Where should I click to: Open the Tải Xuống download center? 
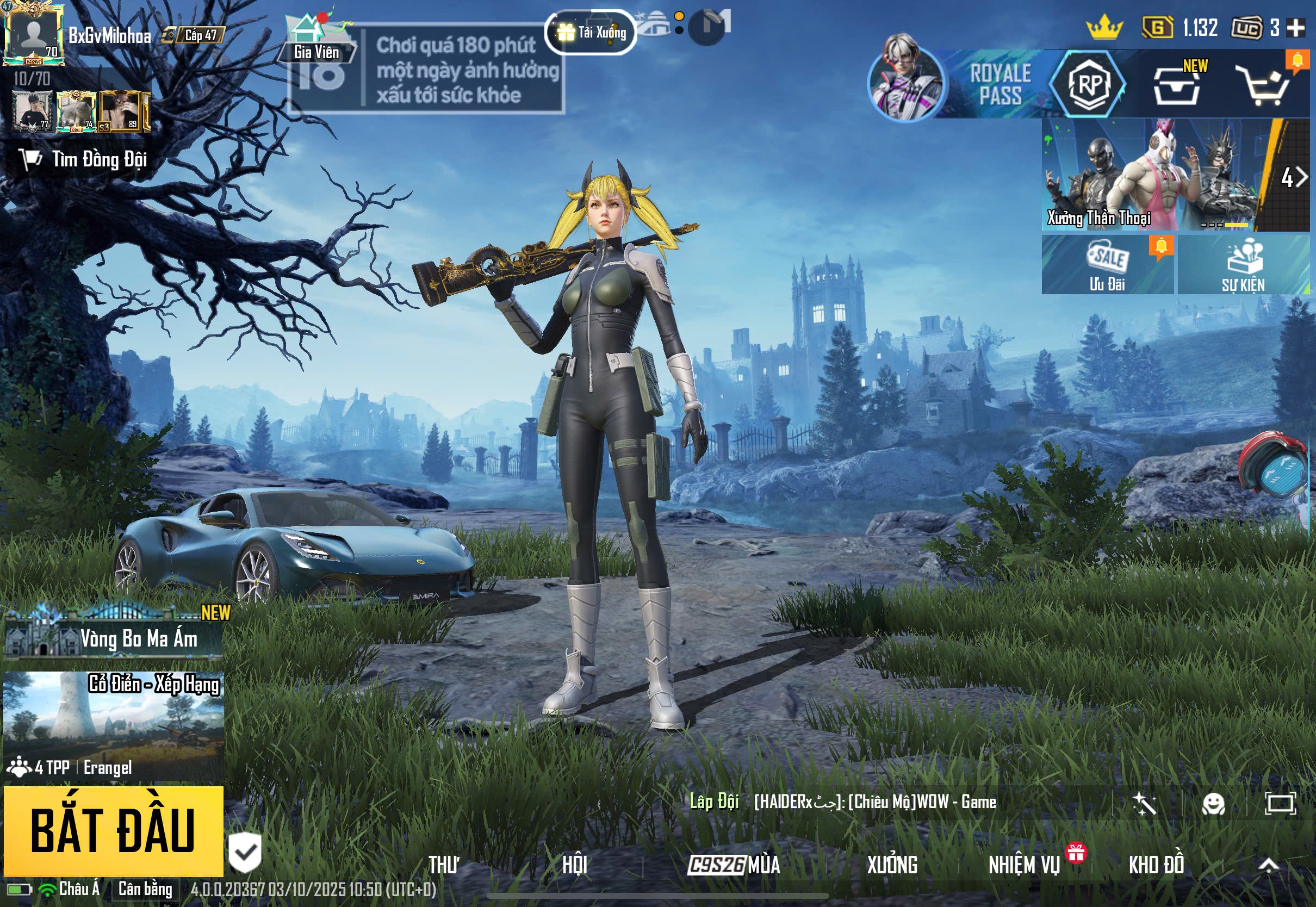(591, 33)
